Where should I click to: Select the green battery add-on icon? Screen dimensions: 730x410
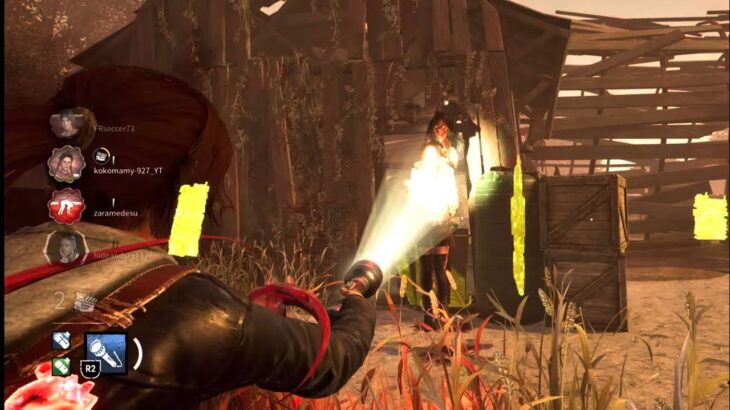pos(61,366)
